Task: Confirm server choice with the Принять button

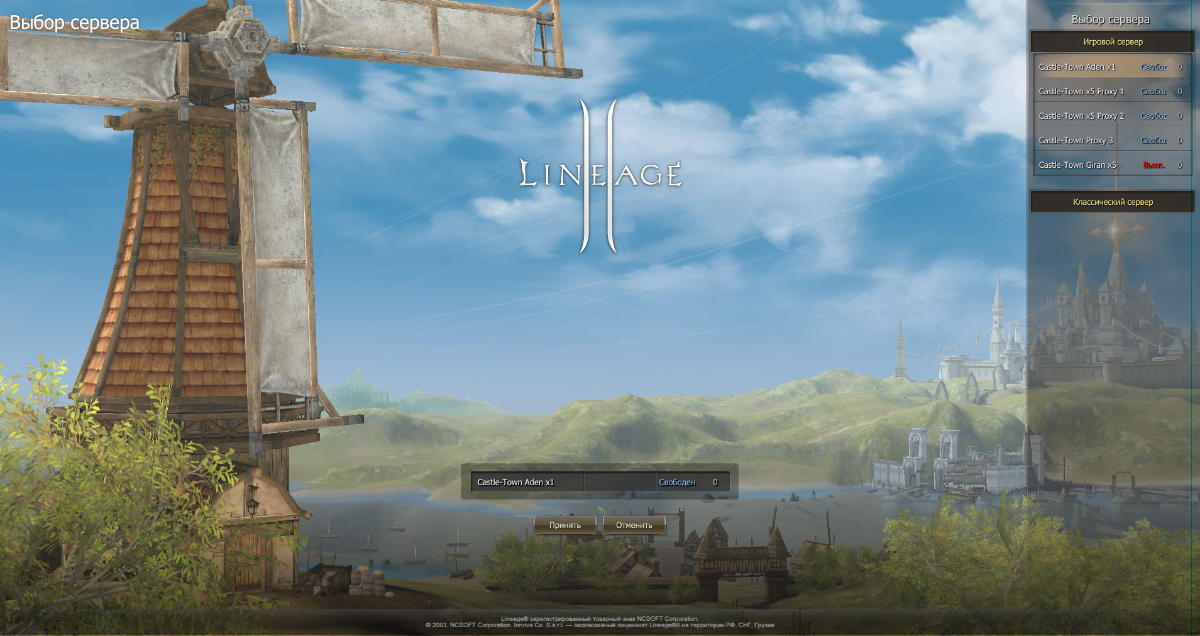Action: tap(565, 524)
